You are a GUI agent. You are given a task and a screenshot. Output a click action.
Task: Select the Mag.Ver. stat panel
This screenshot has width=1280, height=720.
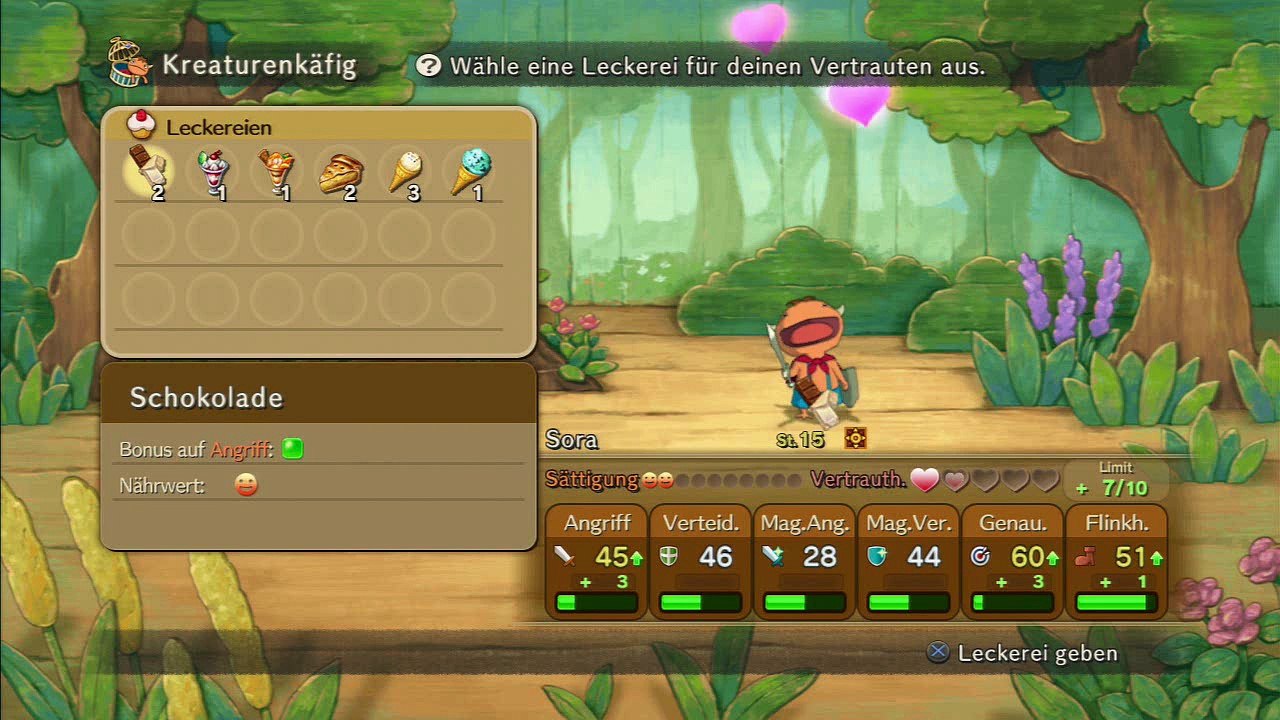(x=909, y=561)
